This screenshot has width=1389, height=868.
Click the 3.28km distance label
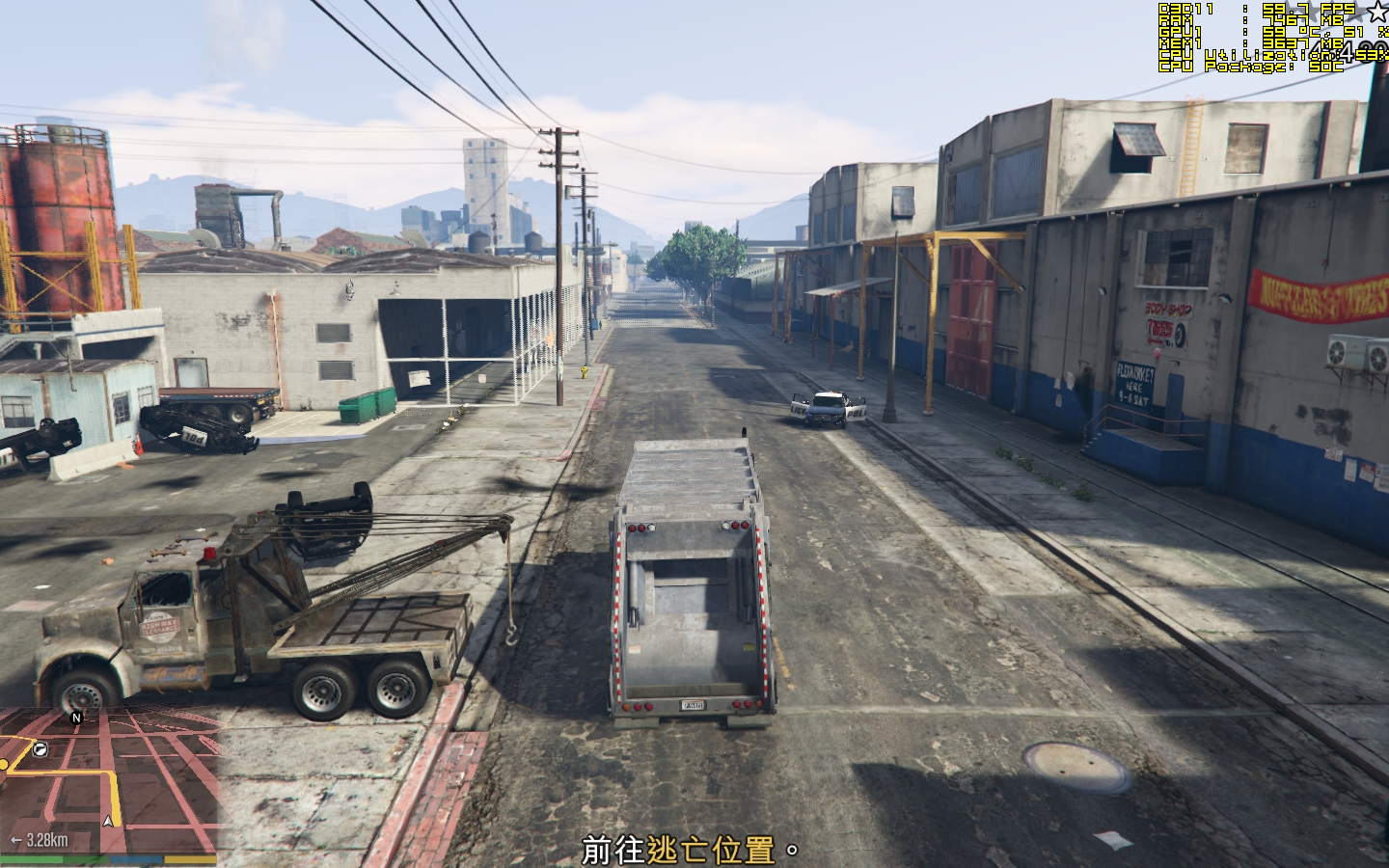click(46, 839)
